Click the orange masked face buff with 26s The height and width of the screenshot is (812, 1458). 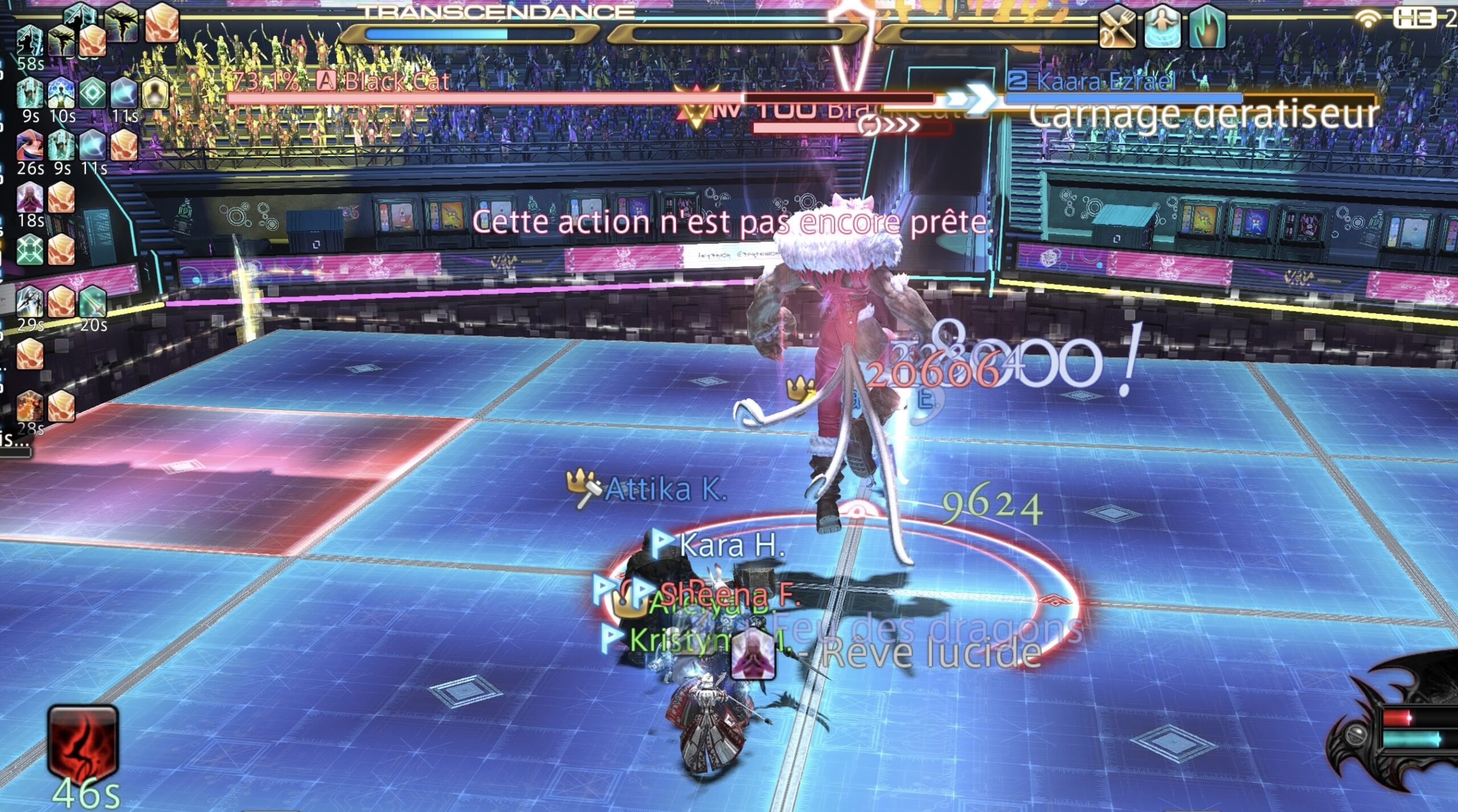pos(30,146)
